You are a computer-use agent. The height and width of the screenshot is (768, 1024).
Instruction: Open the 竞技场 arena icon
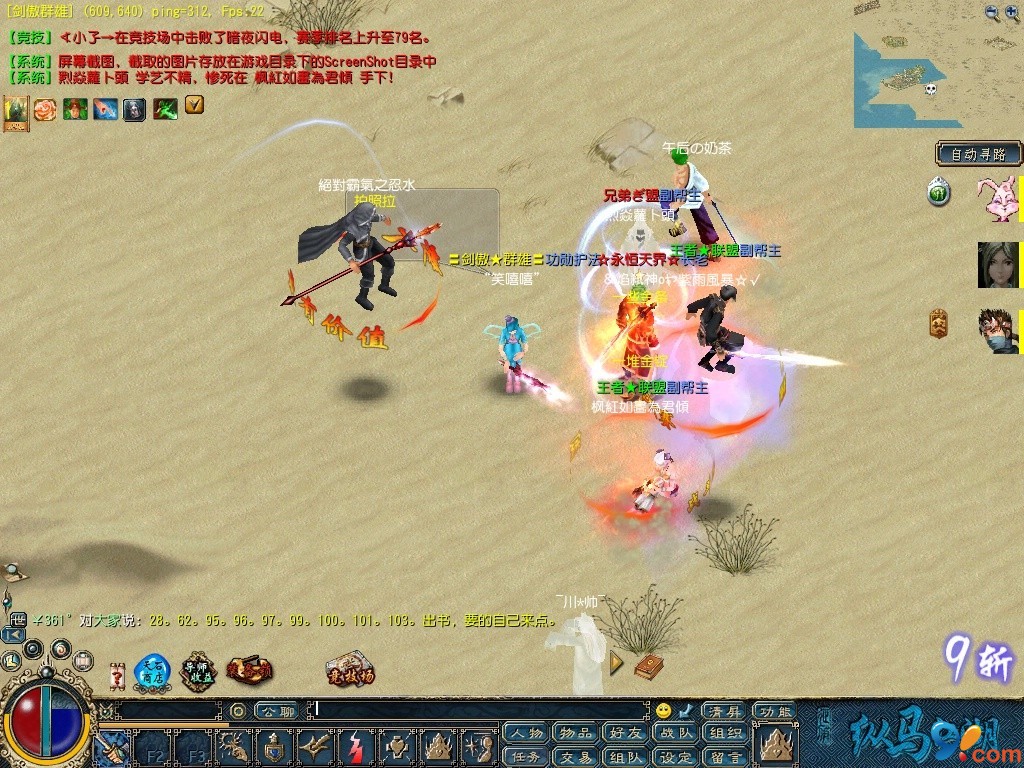point(350,671)
